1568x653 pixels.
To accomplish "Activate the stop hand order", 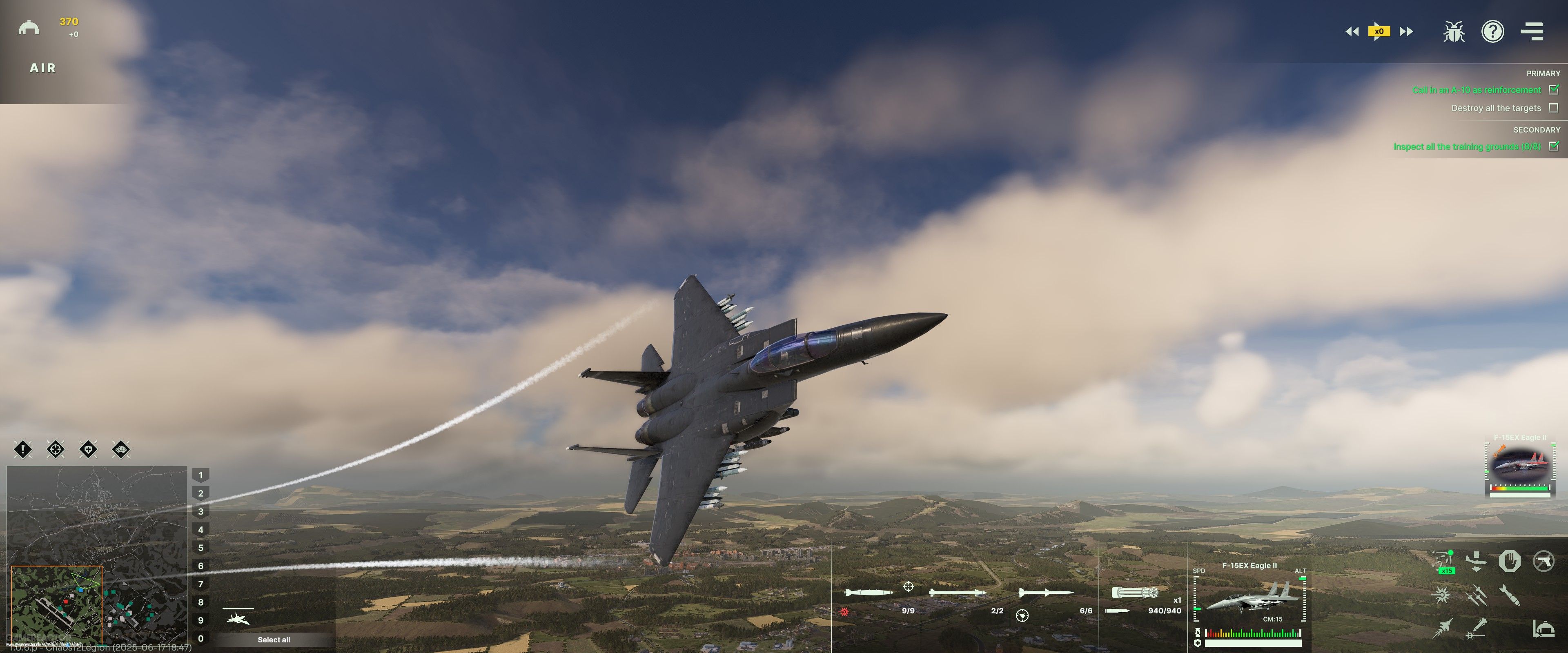I will (1510, 561).
